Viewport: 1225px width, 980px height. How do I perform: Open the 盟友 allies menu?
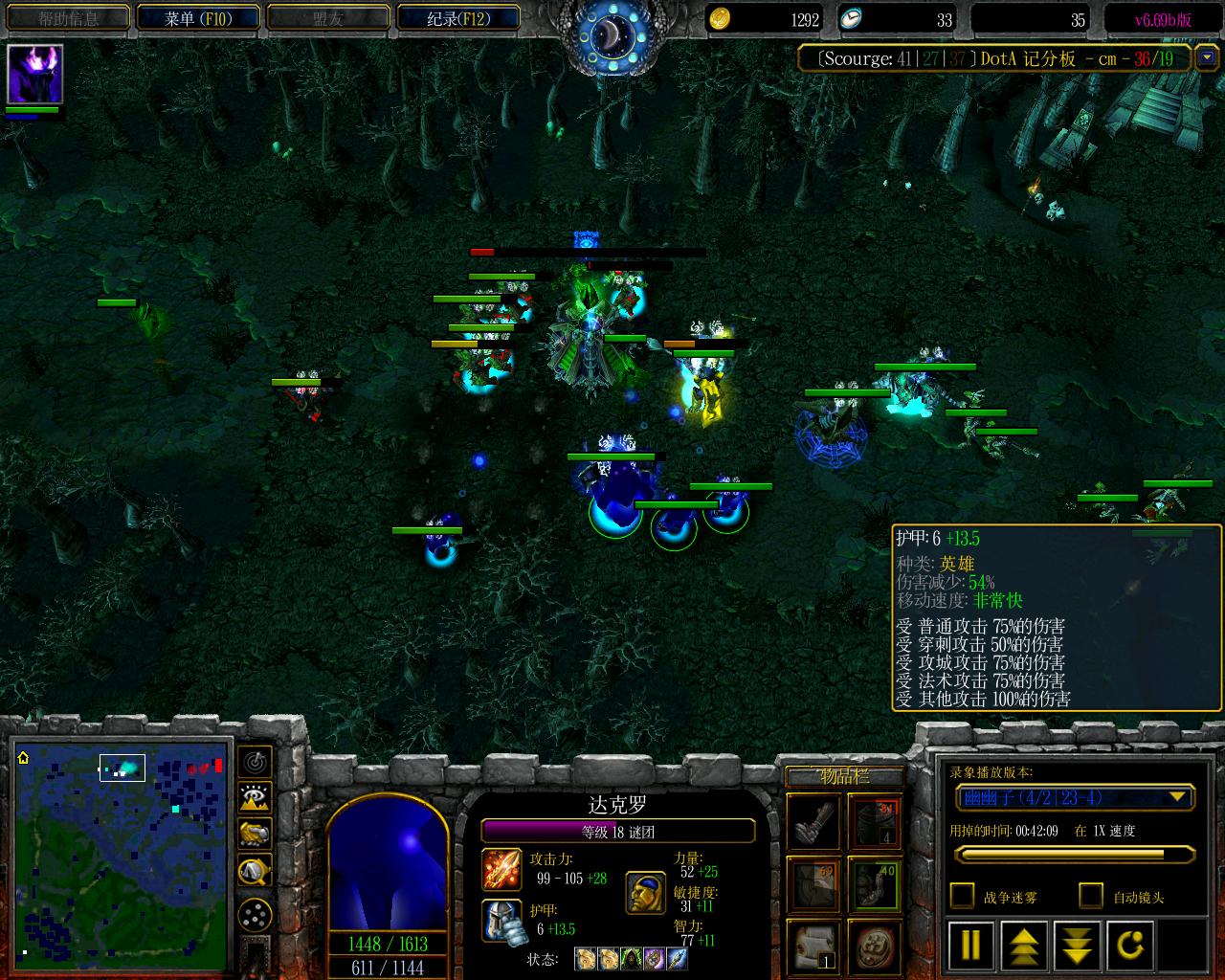point(328,18)
